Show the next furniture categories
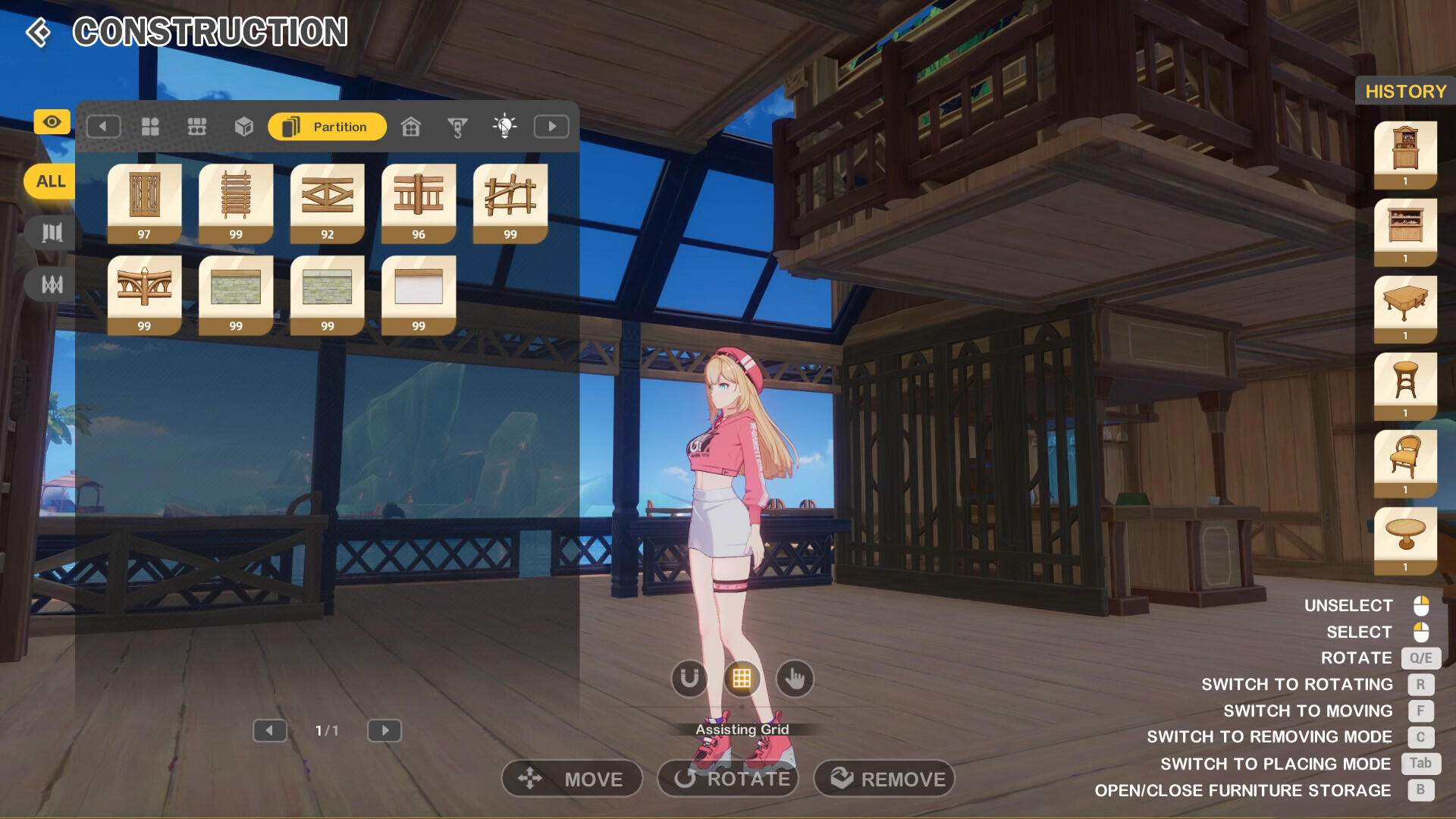 click(x=551, y=127)
